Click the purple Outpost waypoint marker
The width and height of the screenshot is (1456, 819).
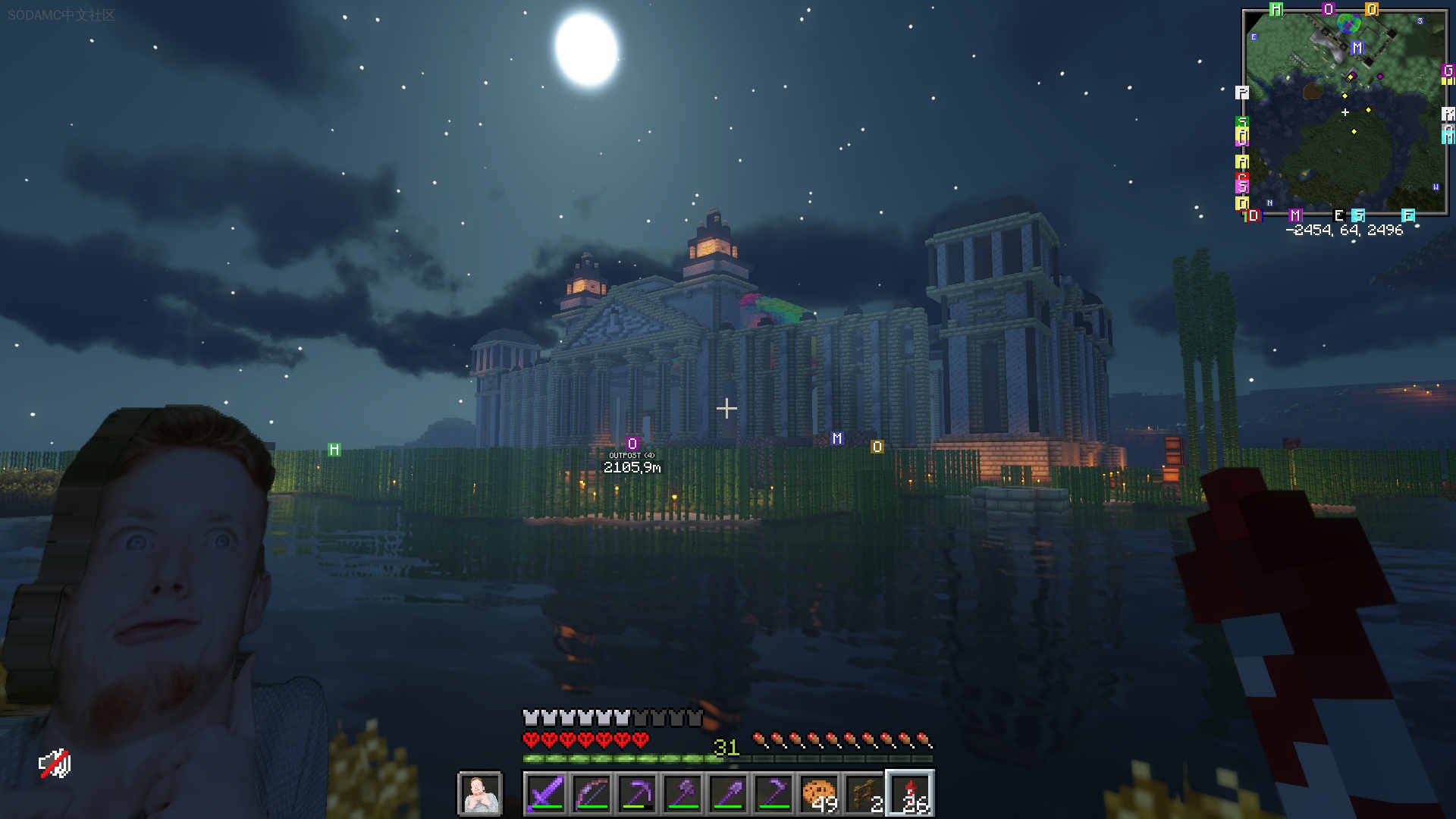(632, 444)
